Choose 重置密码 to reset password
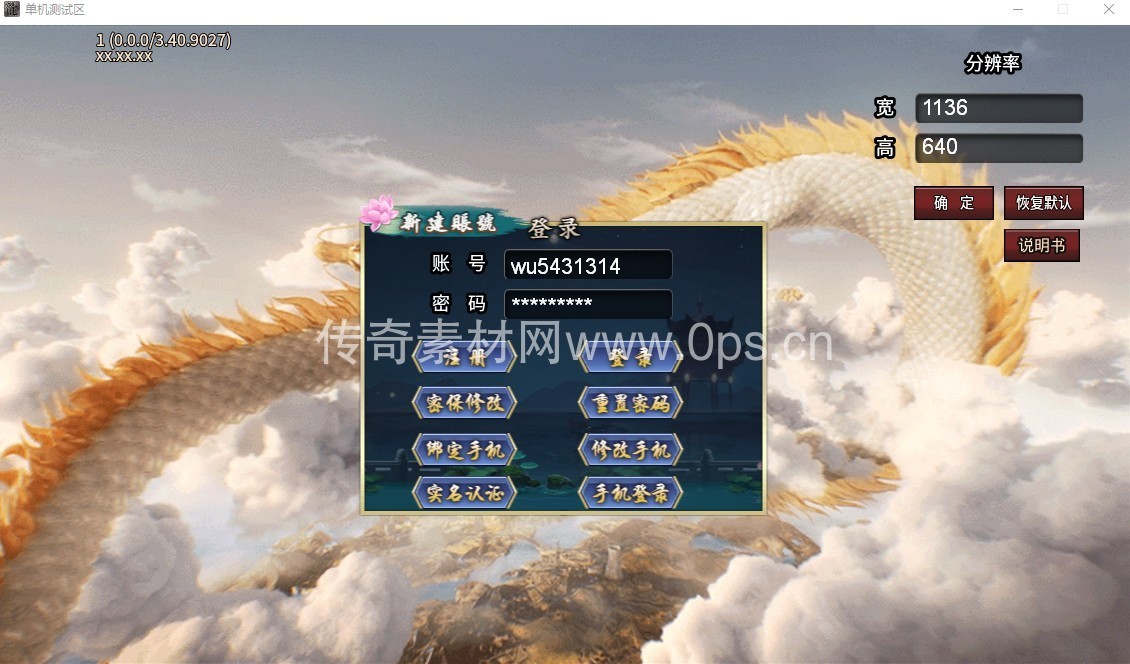 (630, 403)
